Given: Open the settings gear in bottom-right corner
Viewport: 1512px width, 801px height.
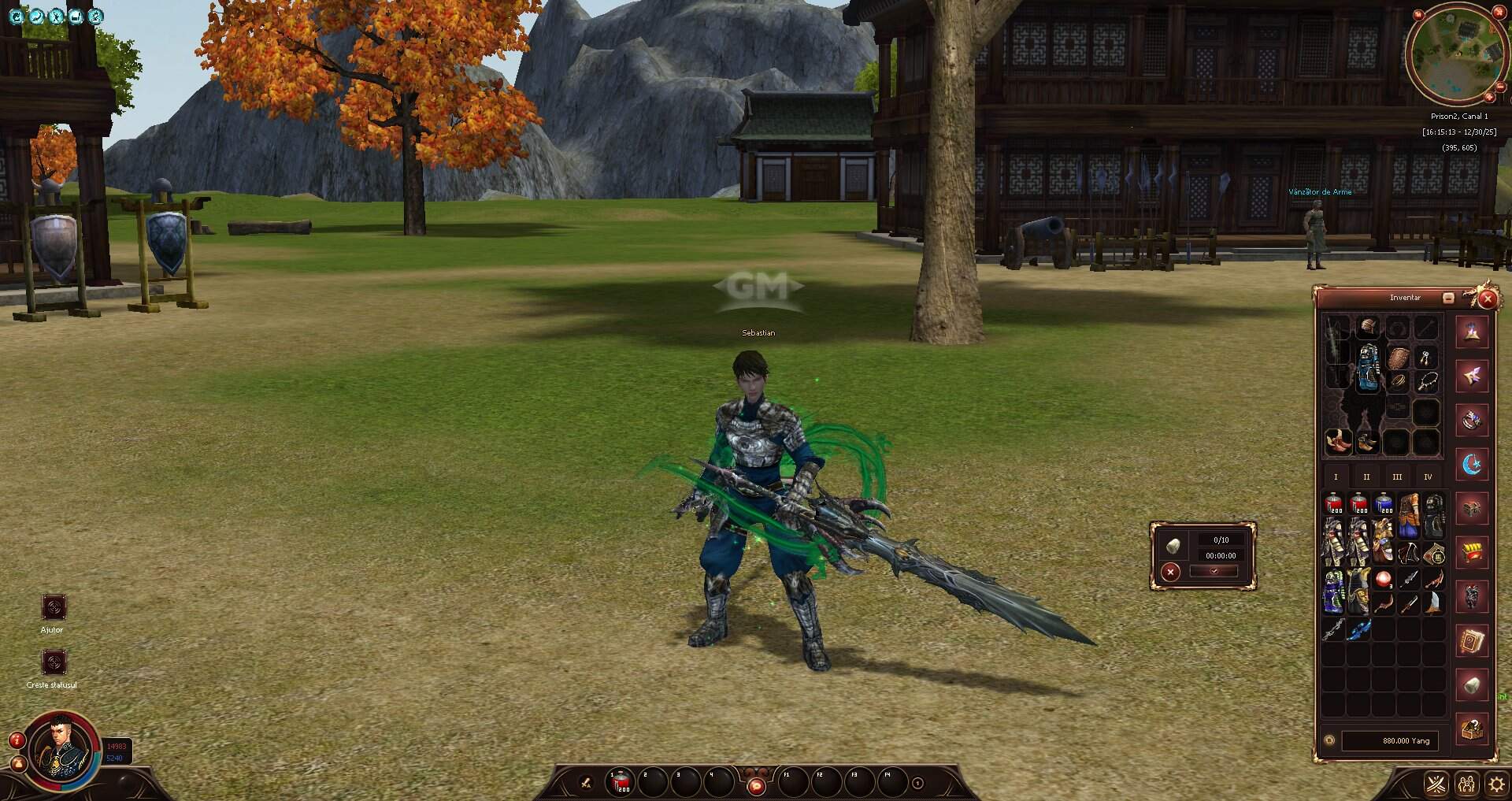Looking at the screenshot, I should click(1495, 784).
